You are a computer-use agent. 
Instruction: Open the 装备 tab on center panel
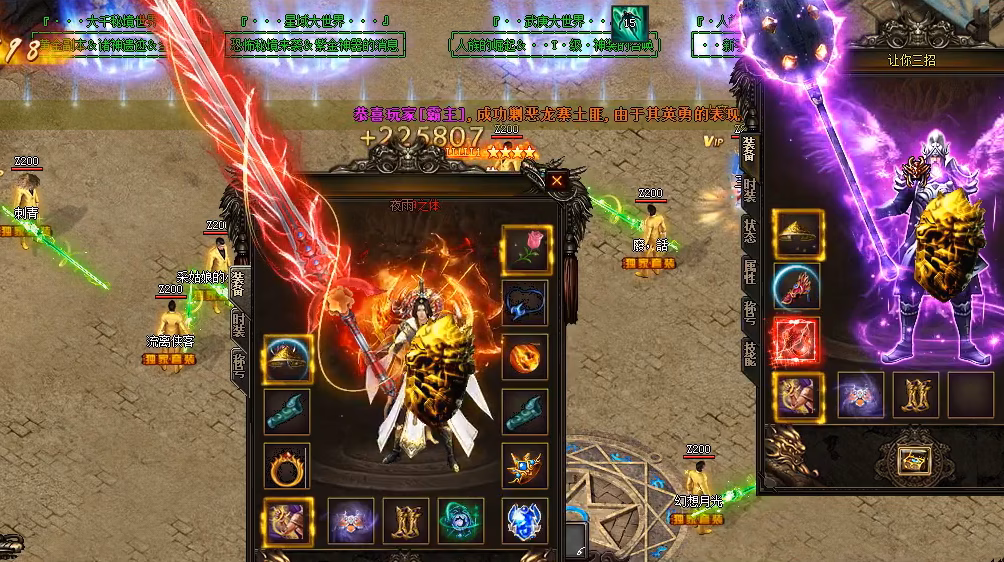click(x=238, y=284)
